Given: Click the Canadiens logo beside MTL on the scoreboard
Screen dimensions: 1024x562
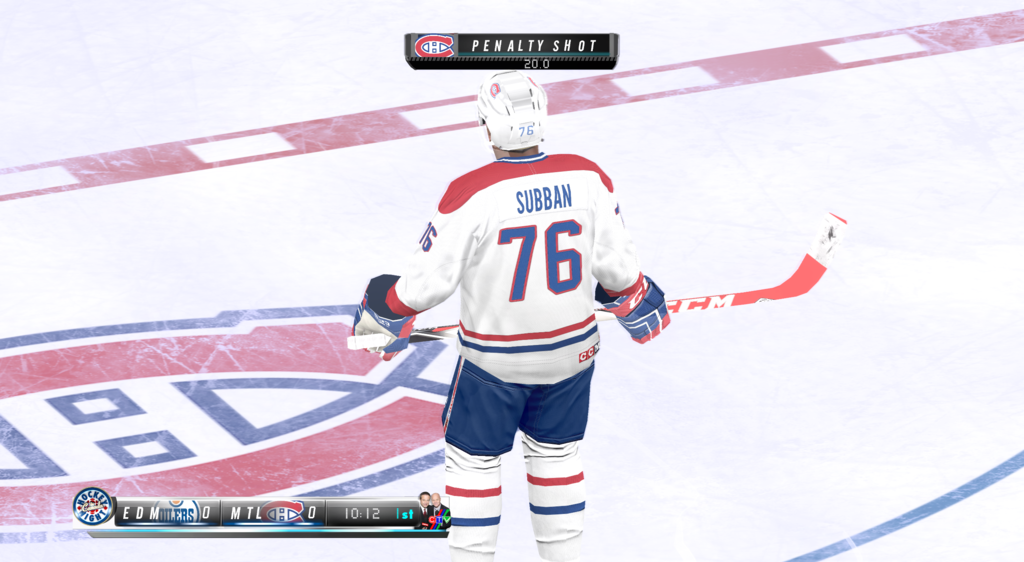Looking at the screenshot, I should coord(284,513).
